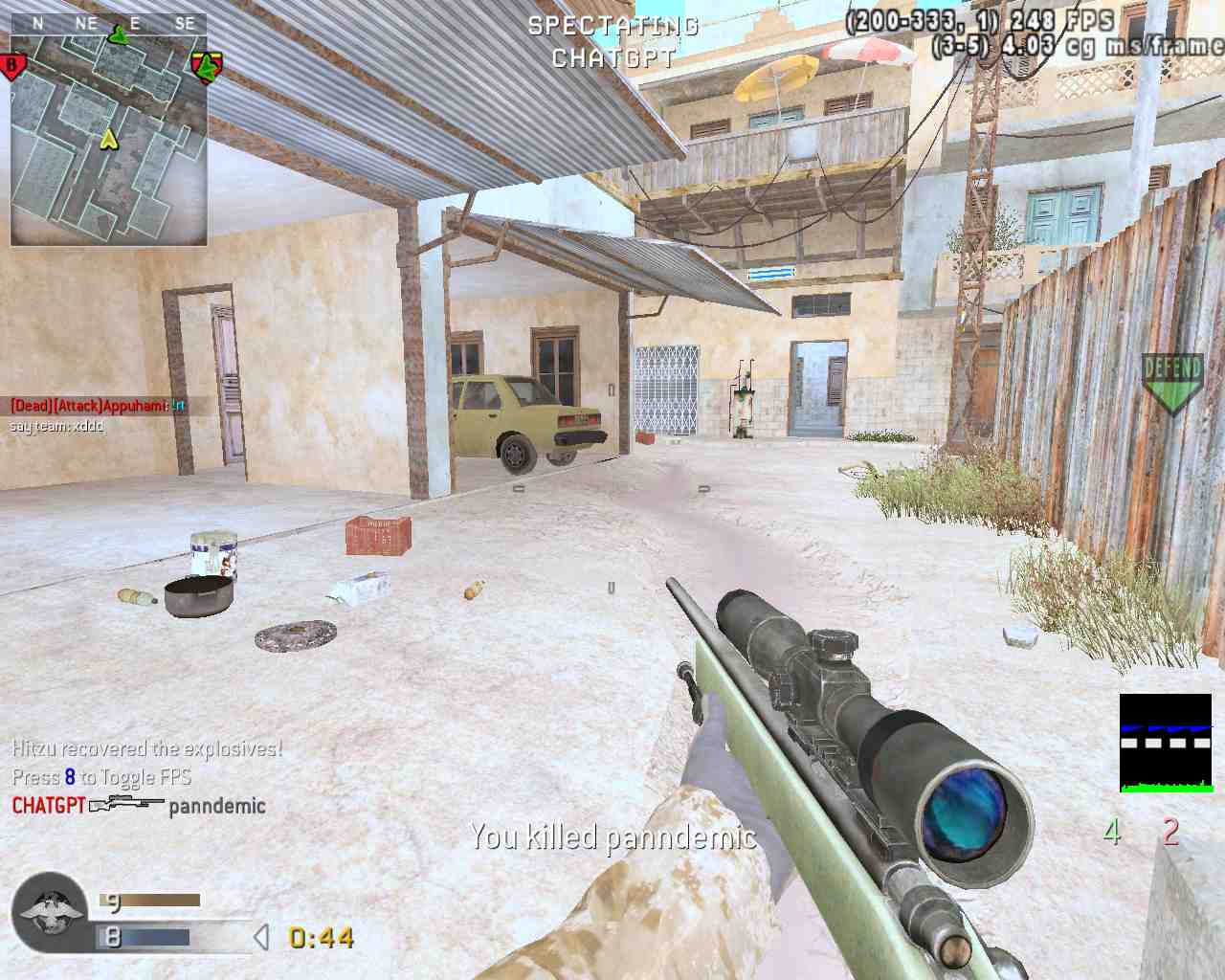Click the lagometer network graph
Screen dimensions: 1225x980
pyautogui.click(x=1166, y=744)
